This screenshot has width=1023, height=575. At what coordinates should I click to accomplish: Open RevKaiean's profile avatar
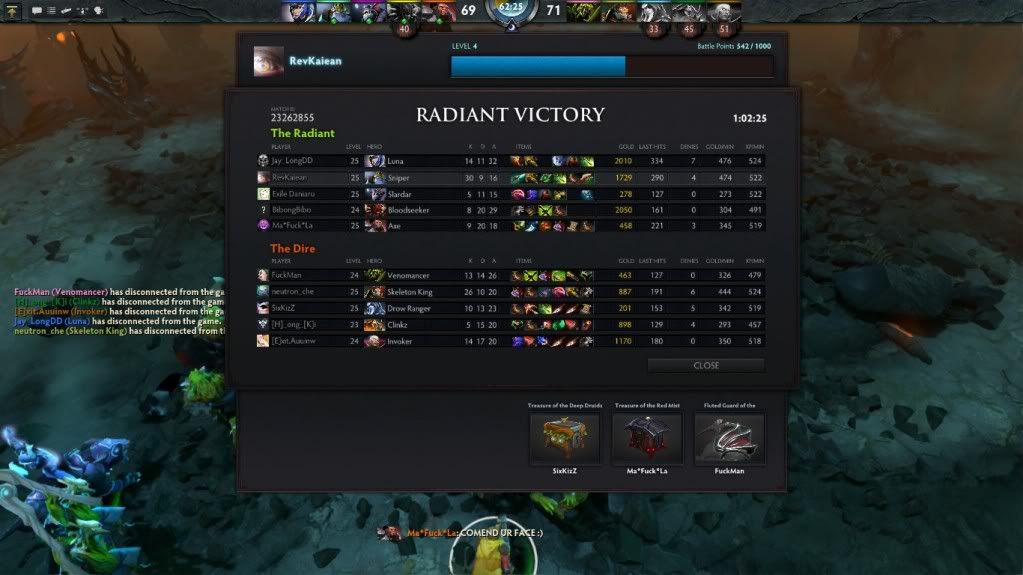point(269,61)
